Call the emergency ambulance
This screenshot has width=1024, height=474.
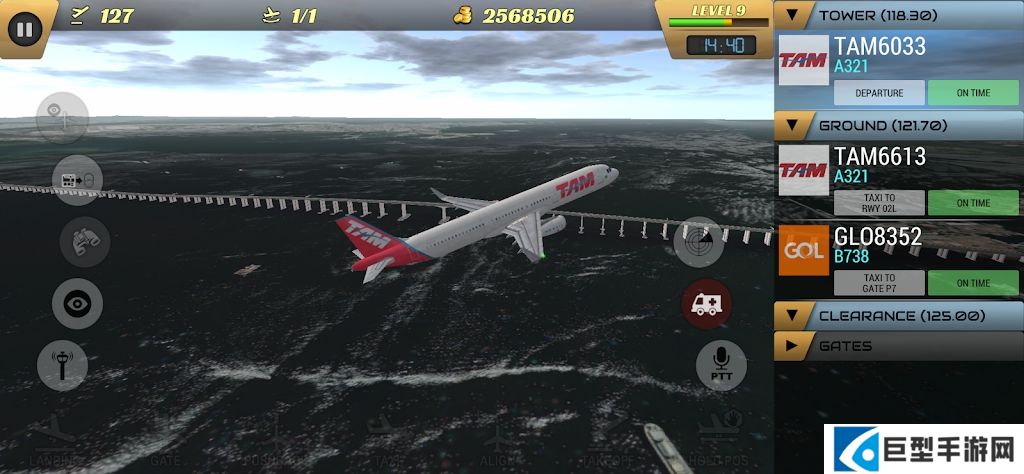pos(706,303)
